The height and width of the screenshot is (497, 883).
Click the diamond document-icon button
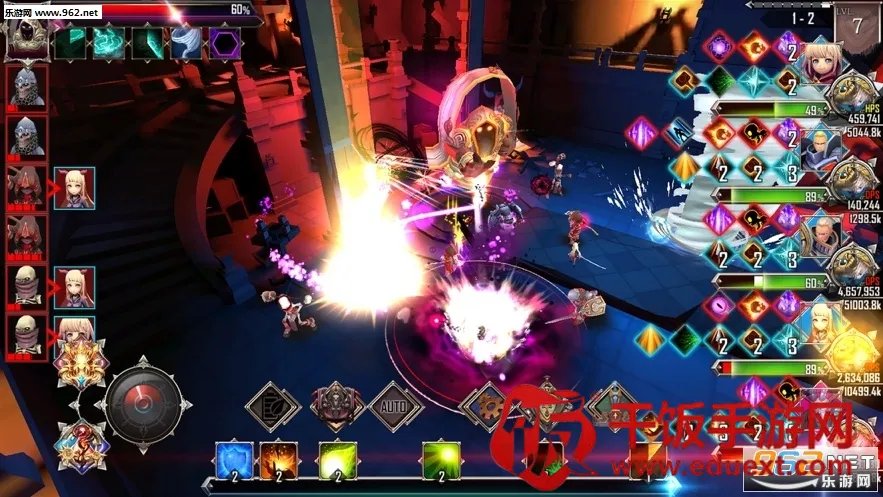tap(273, 407)
